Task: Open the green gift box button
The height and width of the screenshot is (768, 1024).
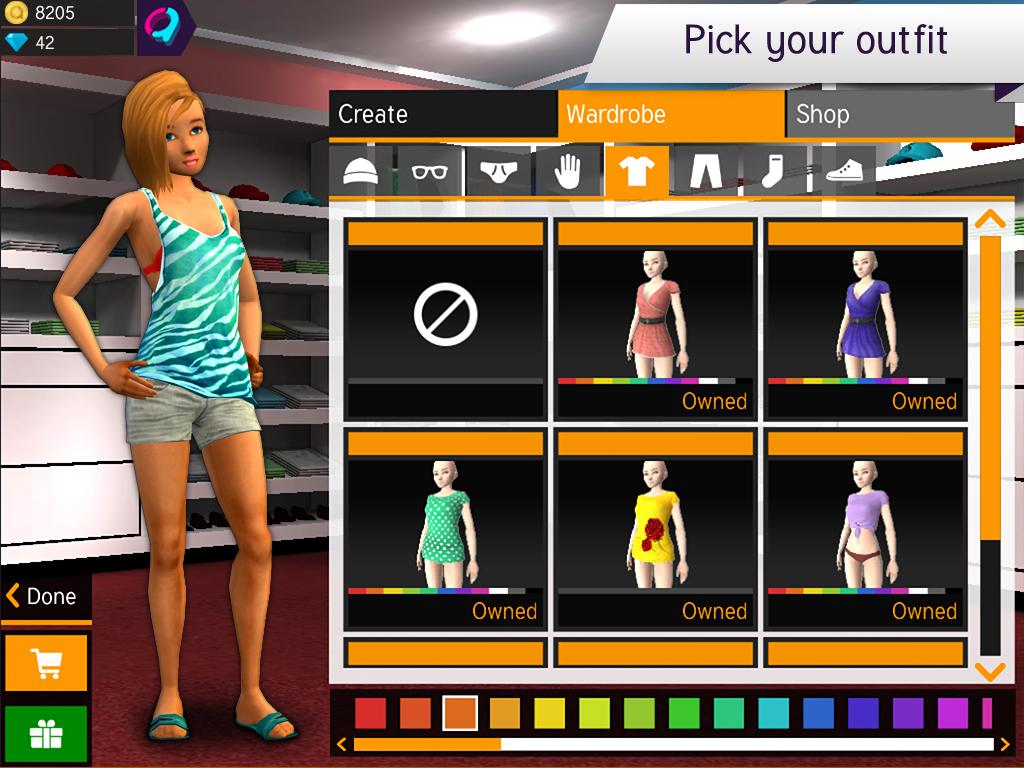Action: 46,735
